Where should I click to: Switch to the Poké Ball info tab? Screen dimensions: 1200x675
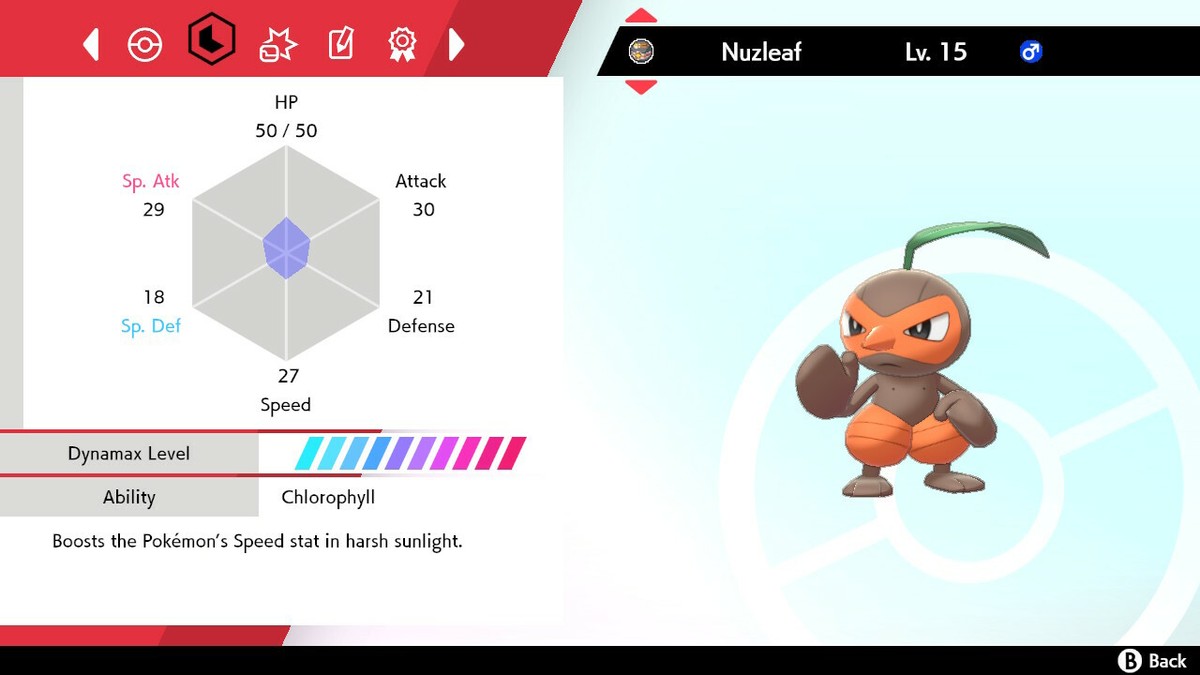[145, 44]
